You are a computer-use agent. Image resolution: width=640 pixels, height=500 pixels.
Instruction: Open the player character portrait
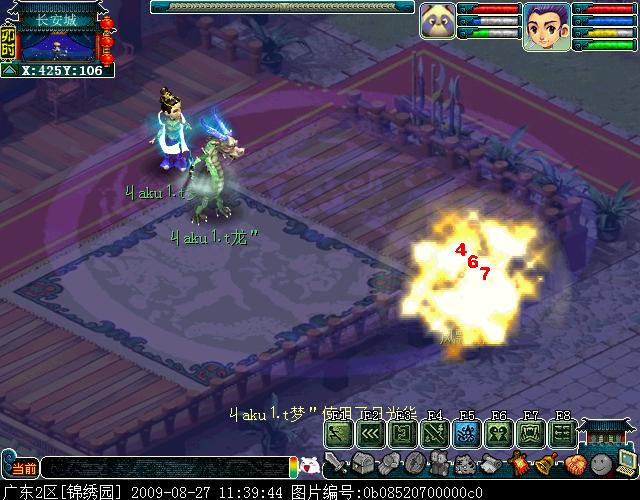click(546, 25)
